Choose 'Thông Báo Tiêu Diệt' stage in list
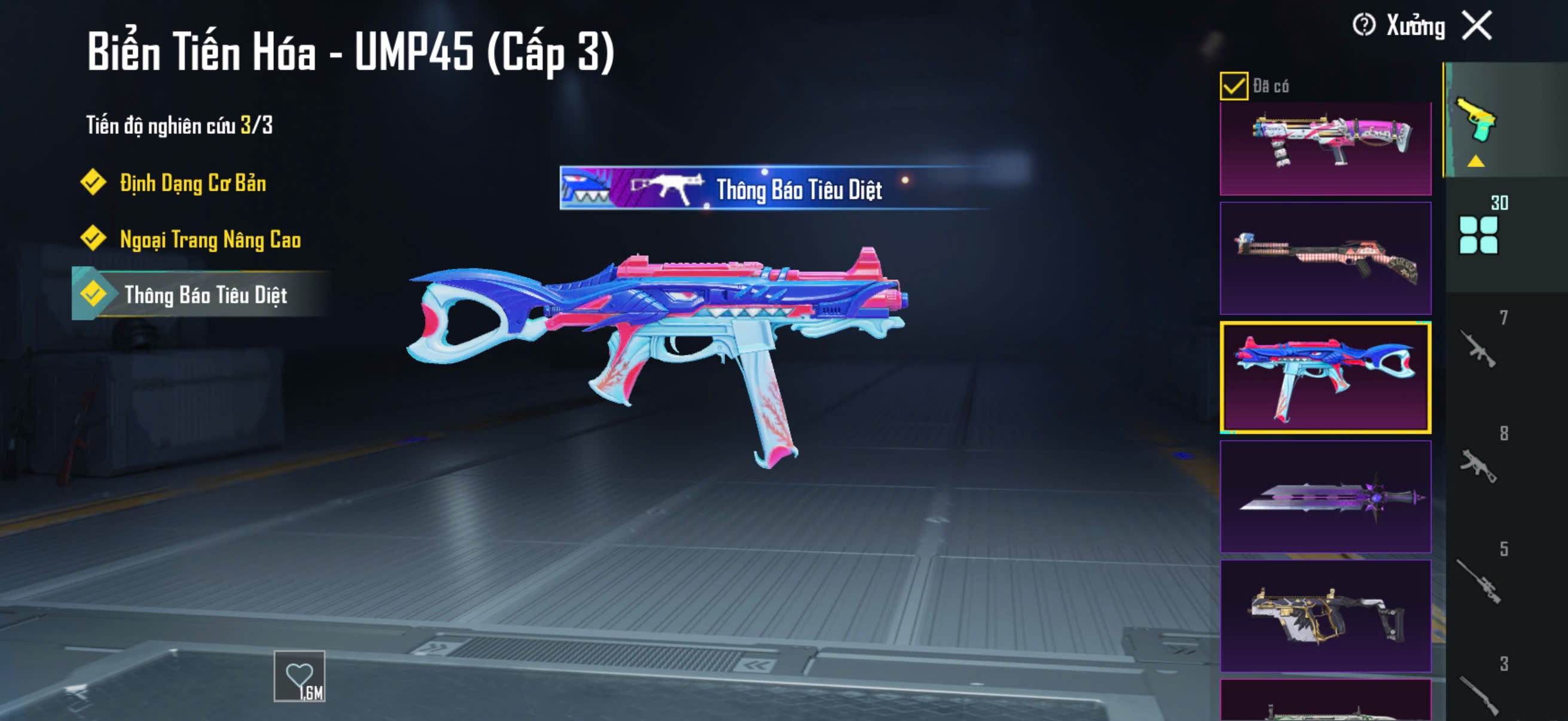The height and width of the screenshot is (721, 1568). (205, 295)
